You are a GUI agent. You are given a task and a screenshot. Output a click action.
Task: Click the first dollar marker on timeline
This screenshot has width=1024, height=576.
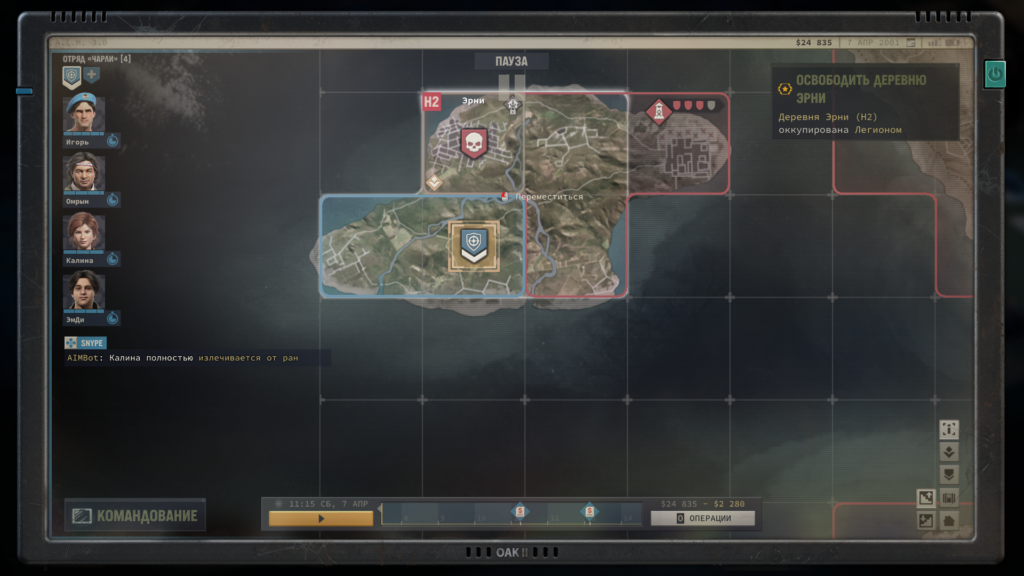pos(519,512)
